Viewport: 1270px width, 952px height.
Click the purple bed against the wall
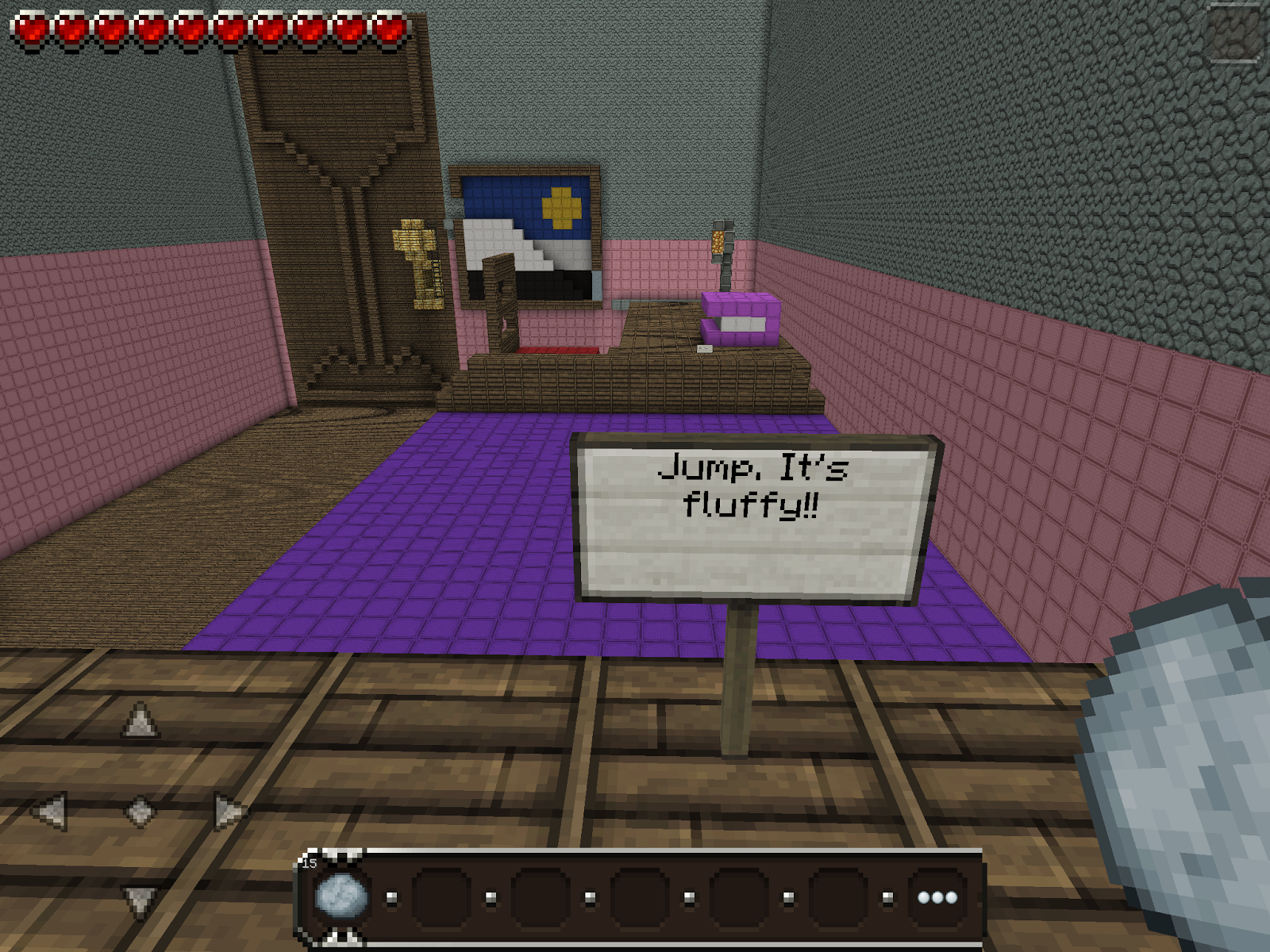(738, 317)
